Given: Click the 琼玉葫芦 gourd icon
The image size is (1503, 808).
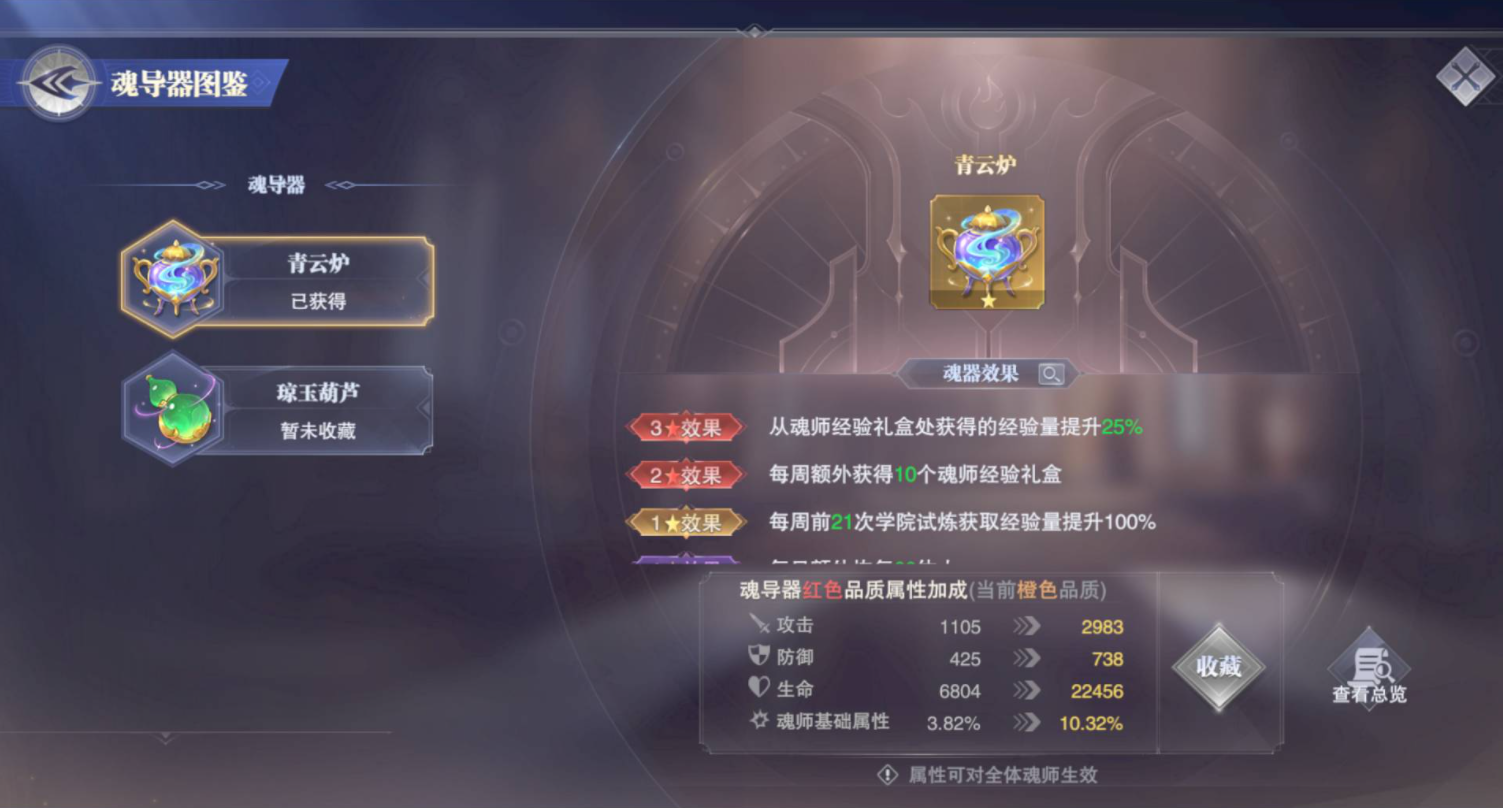Looking at the screenshot, I should [172, 410].
